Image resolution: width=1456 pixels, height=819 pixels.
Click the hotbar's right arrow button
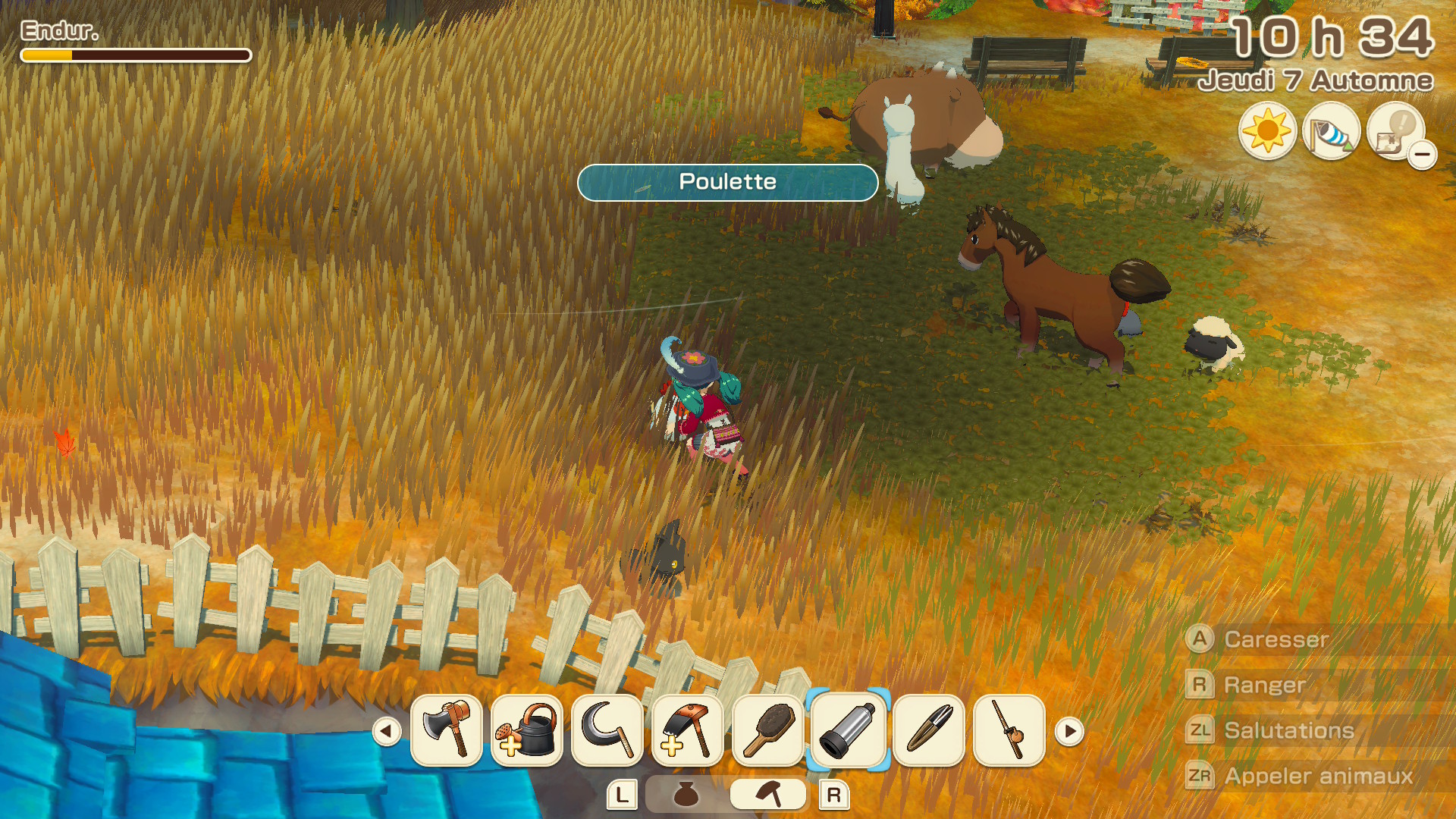[1069, 732]
